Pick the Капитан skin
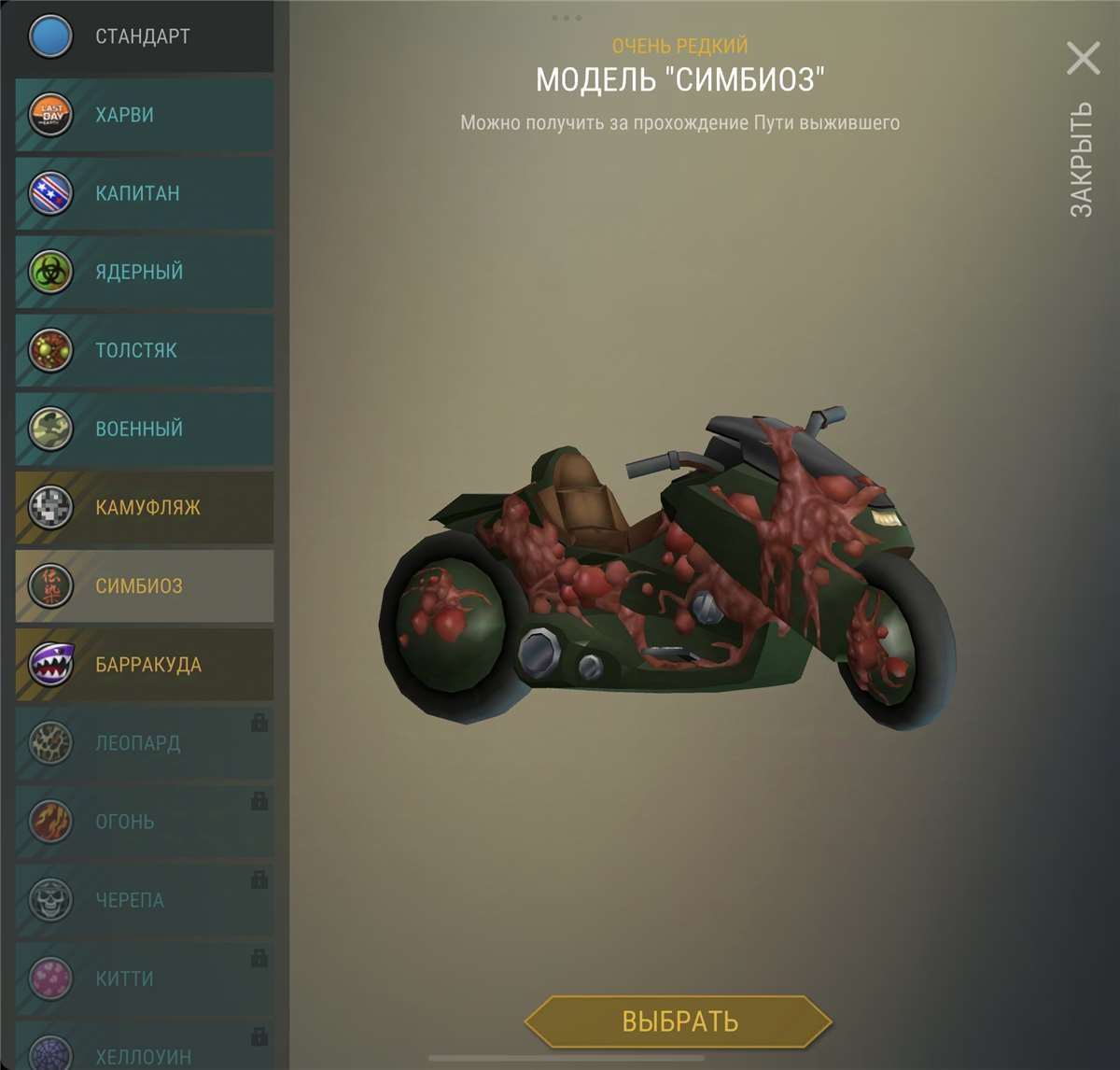 (x=145, y=193)
